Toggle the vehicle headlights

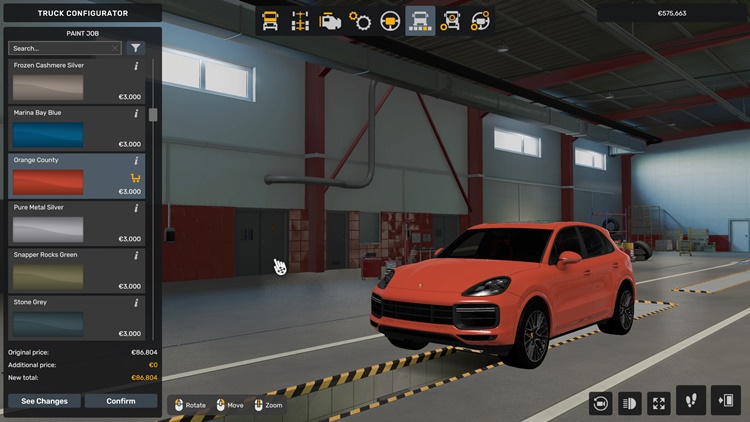(x=630, y=402)
